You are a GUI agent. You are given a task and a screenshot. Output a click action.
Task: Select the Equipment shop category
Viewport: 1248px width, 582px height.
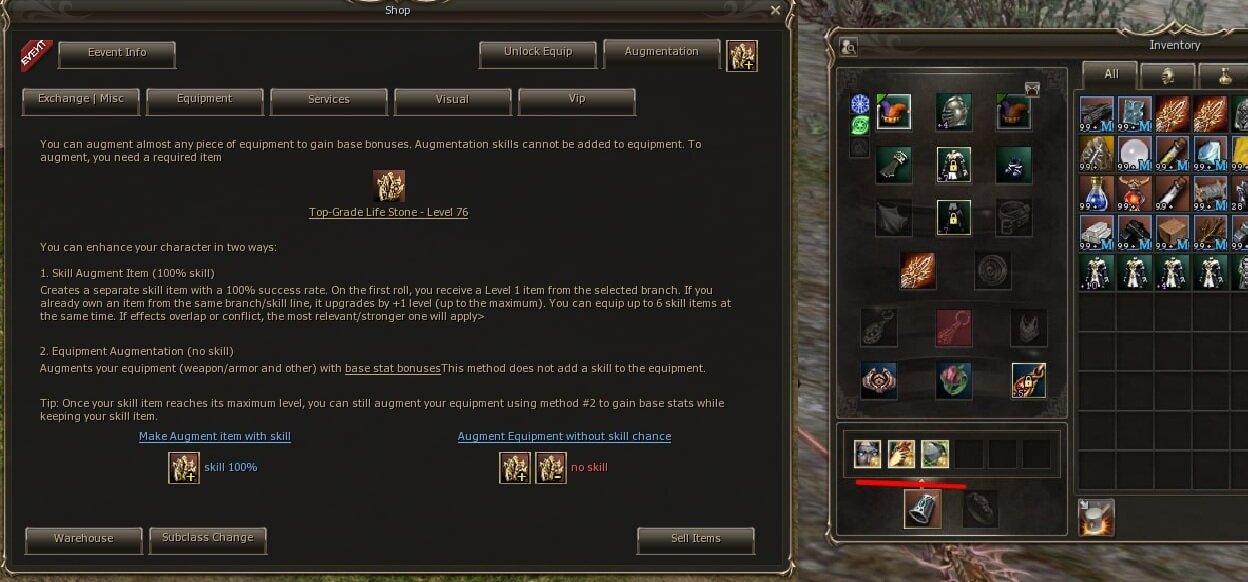coord(205,100)
